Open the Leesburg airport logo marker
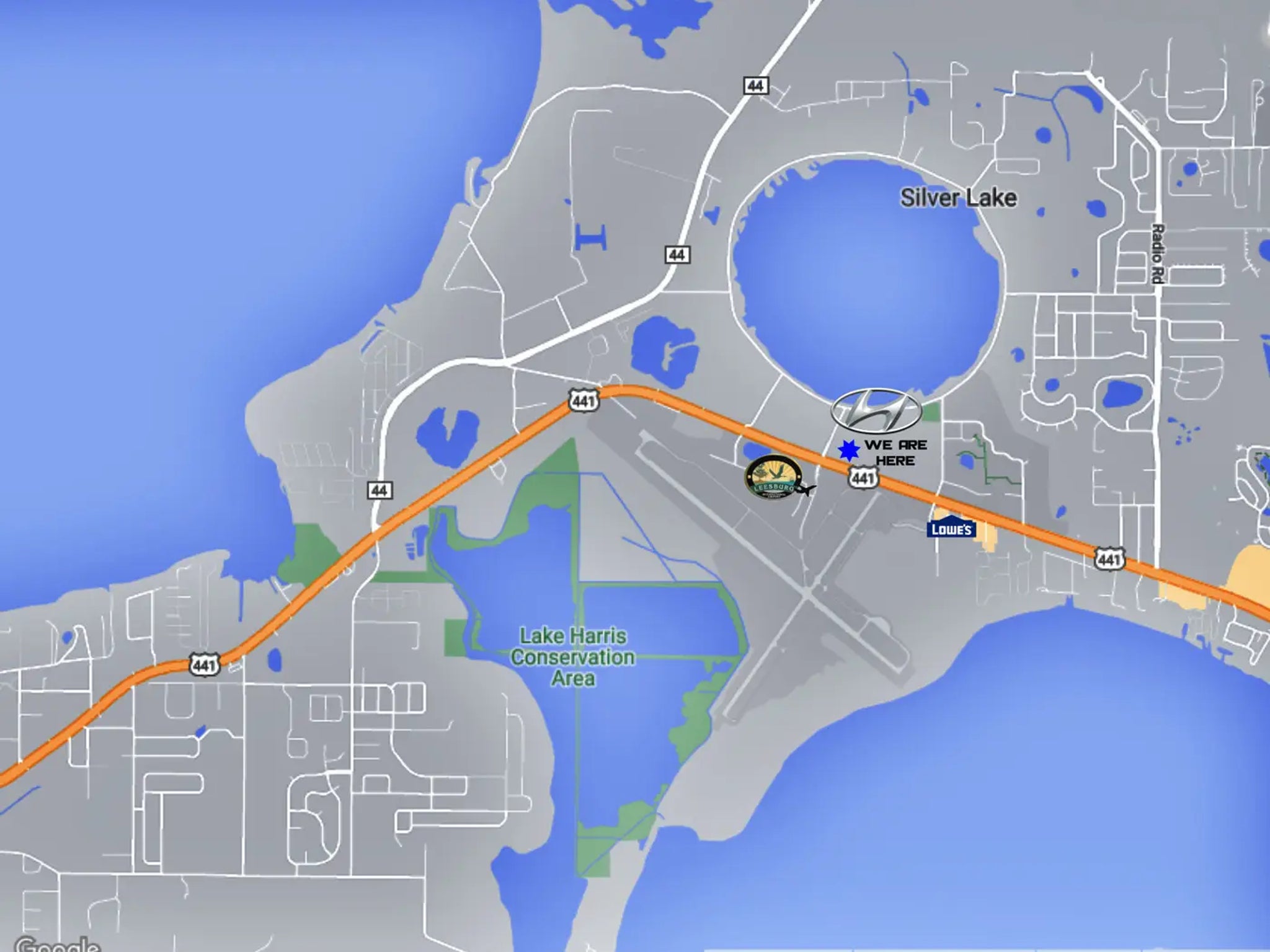1270x952 pixels. (773, 478)
